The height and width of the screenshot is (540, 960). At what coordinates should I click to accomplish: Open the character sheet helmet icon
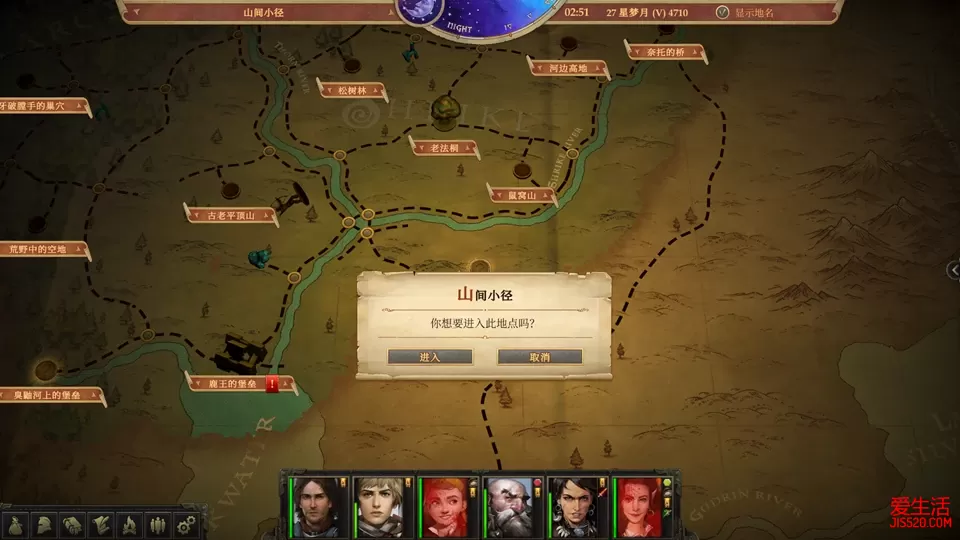coord(45,524)
